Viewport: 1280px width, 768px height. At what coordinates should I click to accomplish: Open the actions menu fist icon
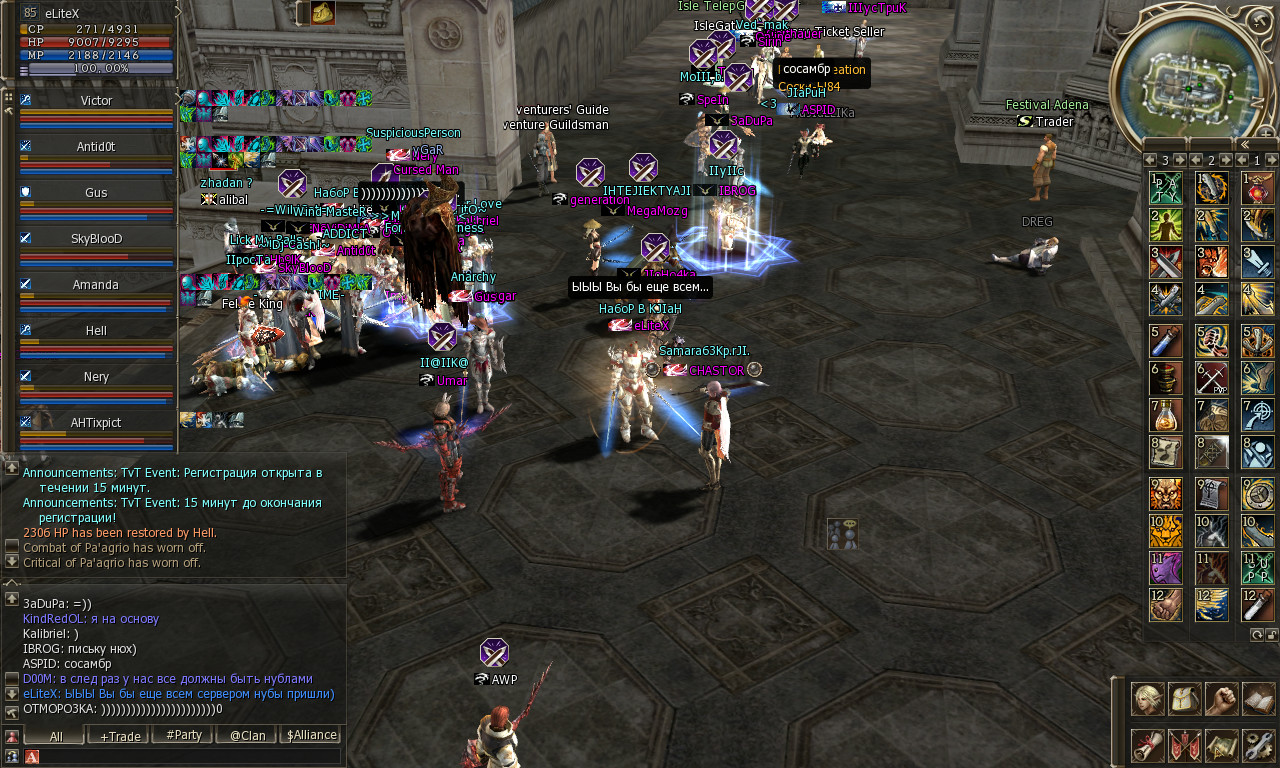point(1221,699)
